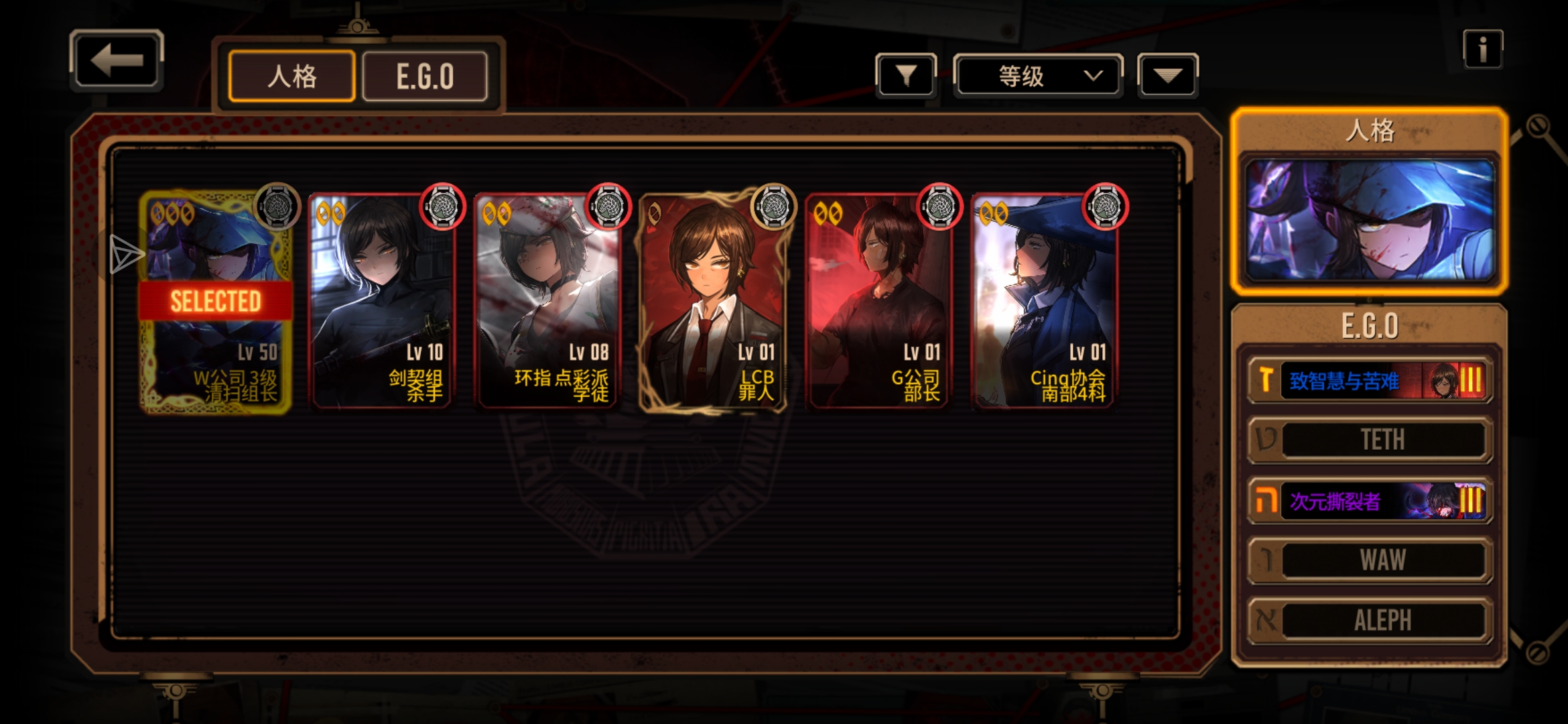Pick the 环指点彩派学徒 identity card
Viewport: 1568px width, 724px height.
[x=547, y=302]
